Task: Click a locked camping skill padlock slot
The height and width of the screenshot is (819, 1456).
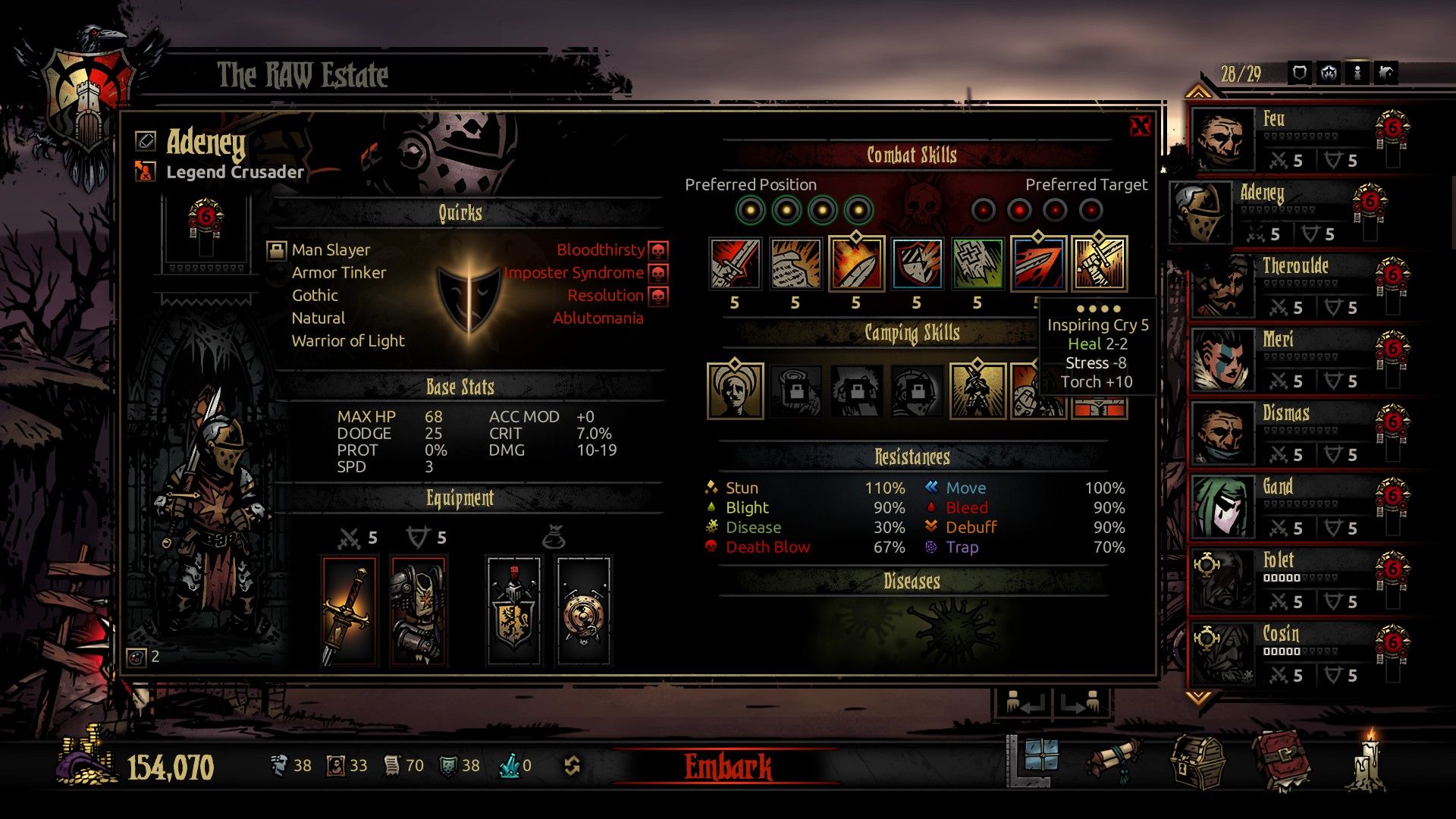Action: (796, 391)
